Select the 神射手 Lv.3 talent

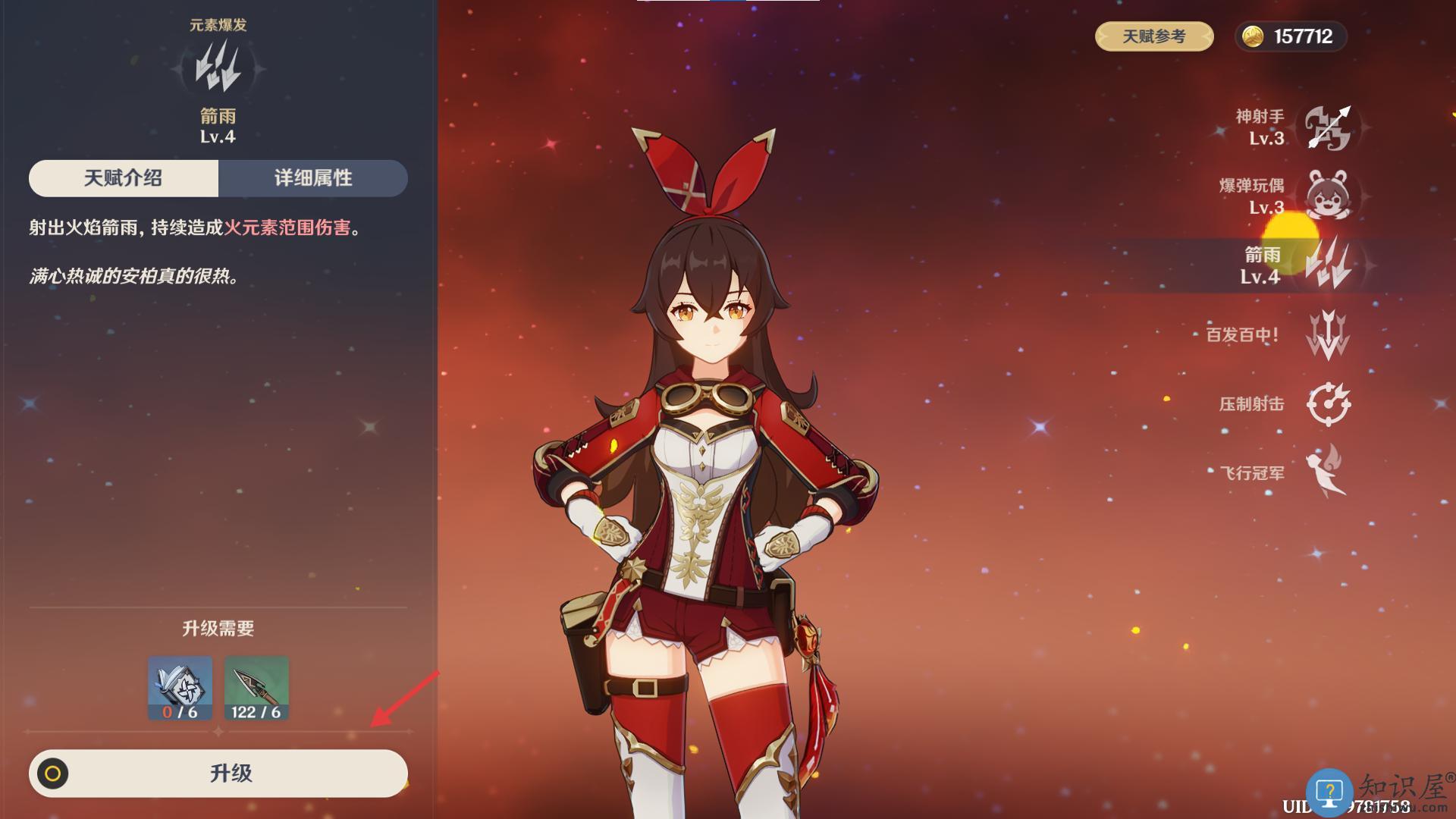click(1328, 127)
